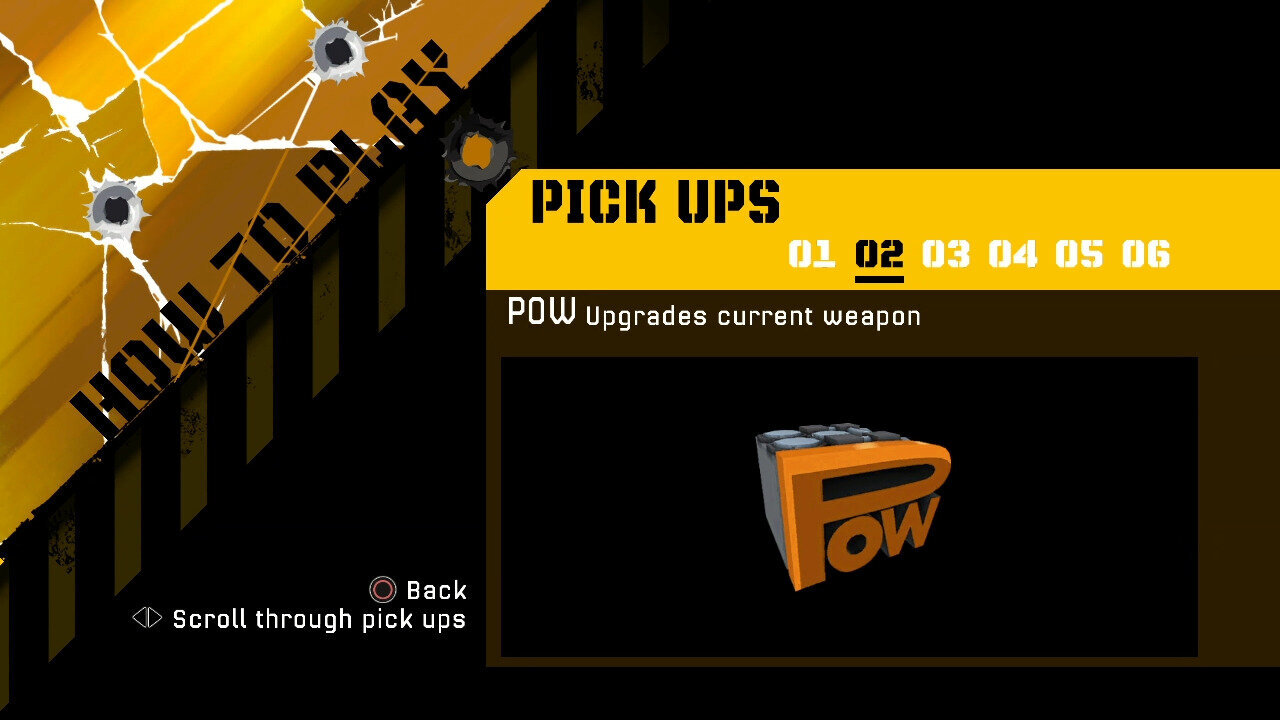Switch to pick up page 01
Image resolution: width=1280 pixels, height=720 pixels.
pyautogui.click(x=811, y=254)
